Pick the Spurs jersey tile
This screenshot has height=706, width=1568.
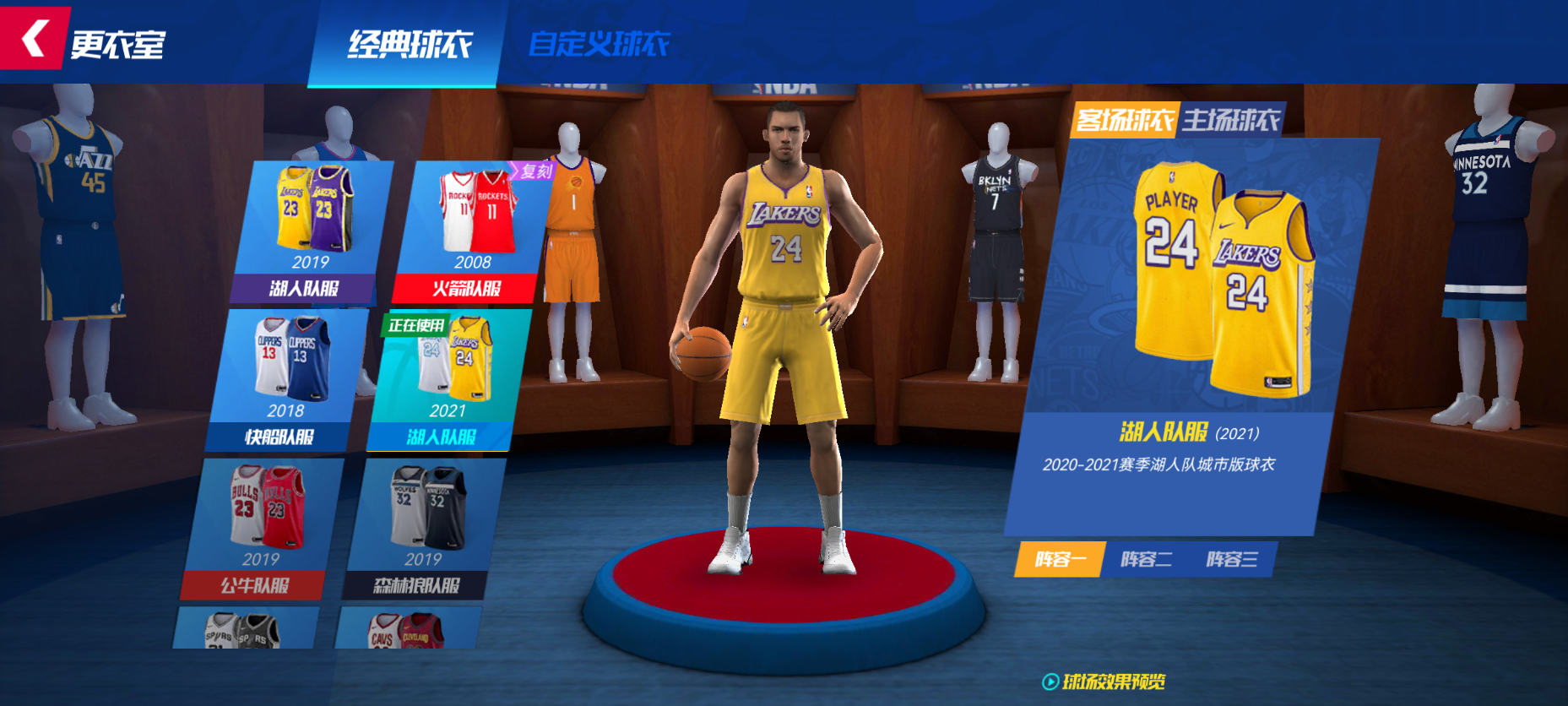(x=245, y=629)
